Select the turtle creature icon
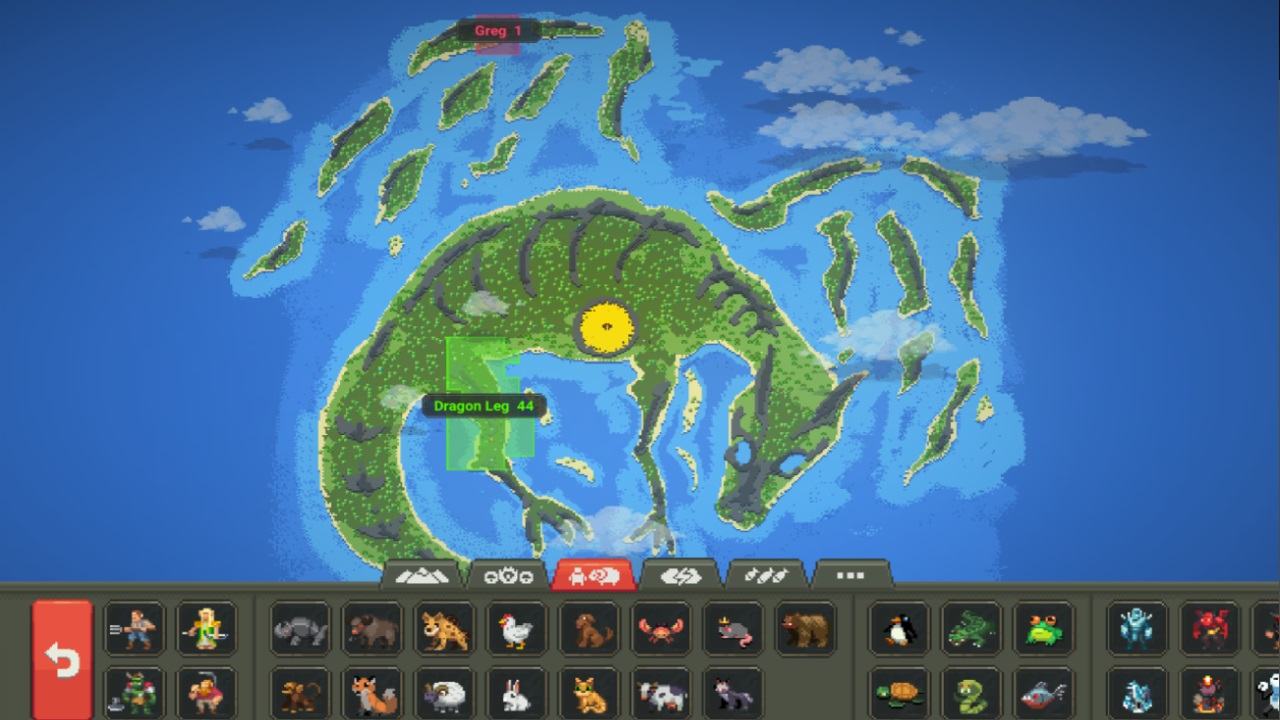Screen dimensions: 1280x720 (898, 693)
